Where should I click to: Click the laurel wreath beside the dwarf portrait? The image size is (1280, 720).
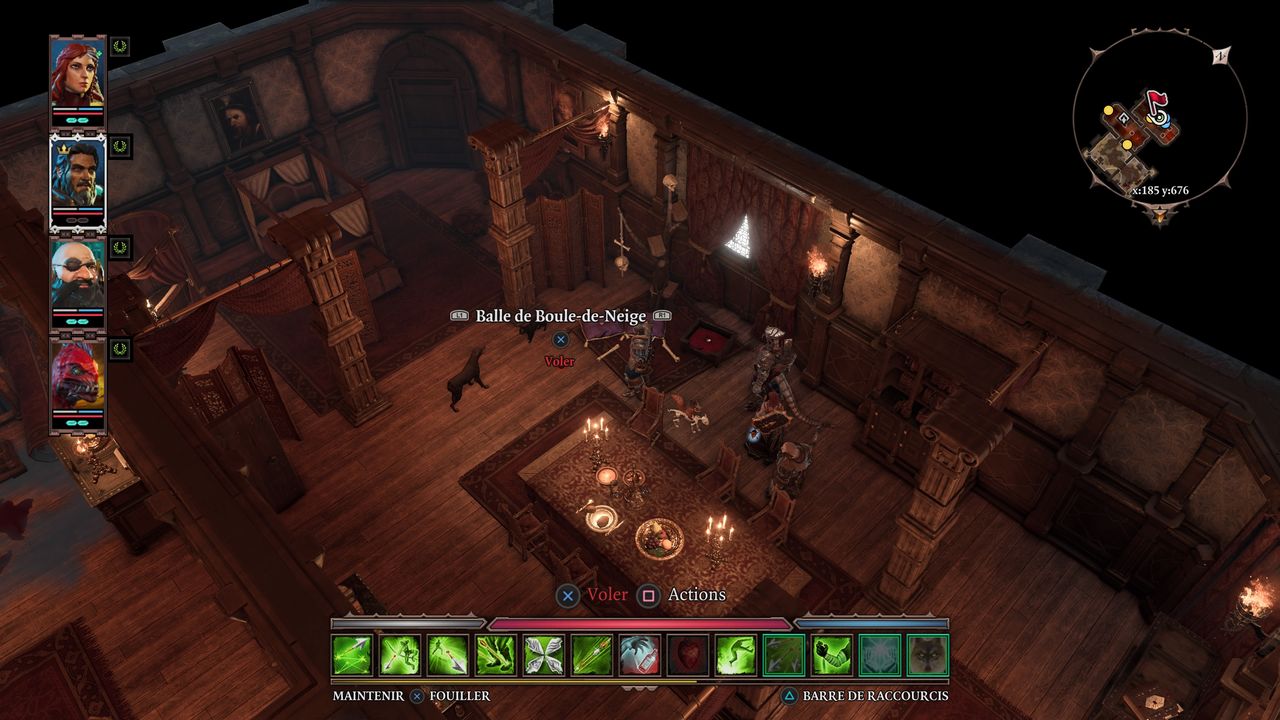[x=120, y=247]
